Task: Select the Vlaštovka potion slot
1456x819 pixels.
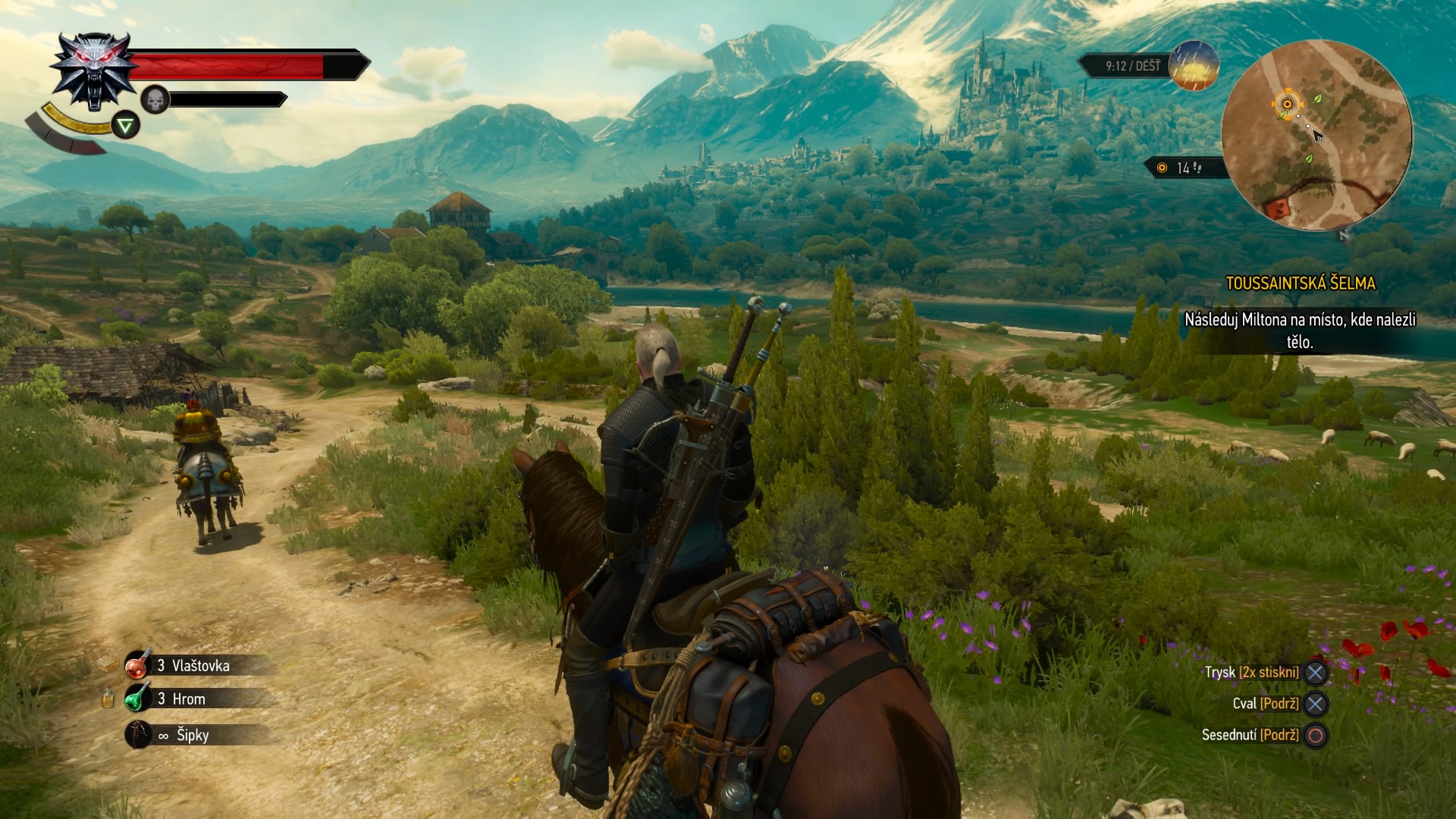Action: click(139, 665)
